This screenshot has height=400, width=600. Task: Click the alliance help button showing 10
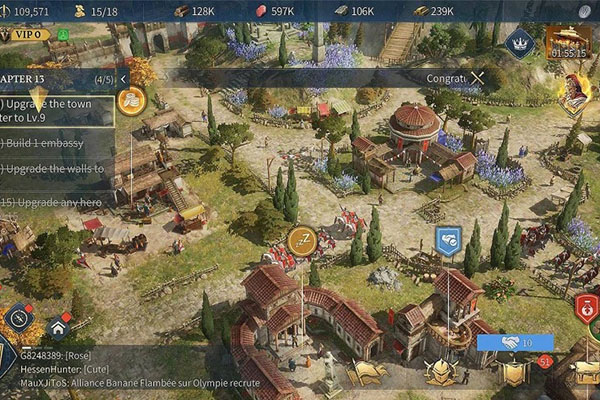click(x=515, y=342)
